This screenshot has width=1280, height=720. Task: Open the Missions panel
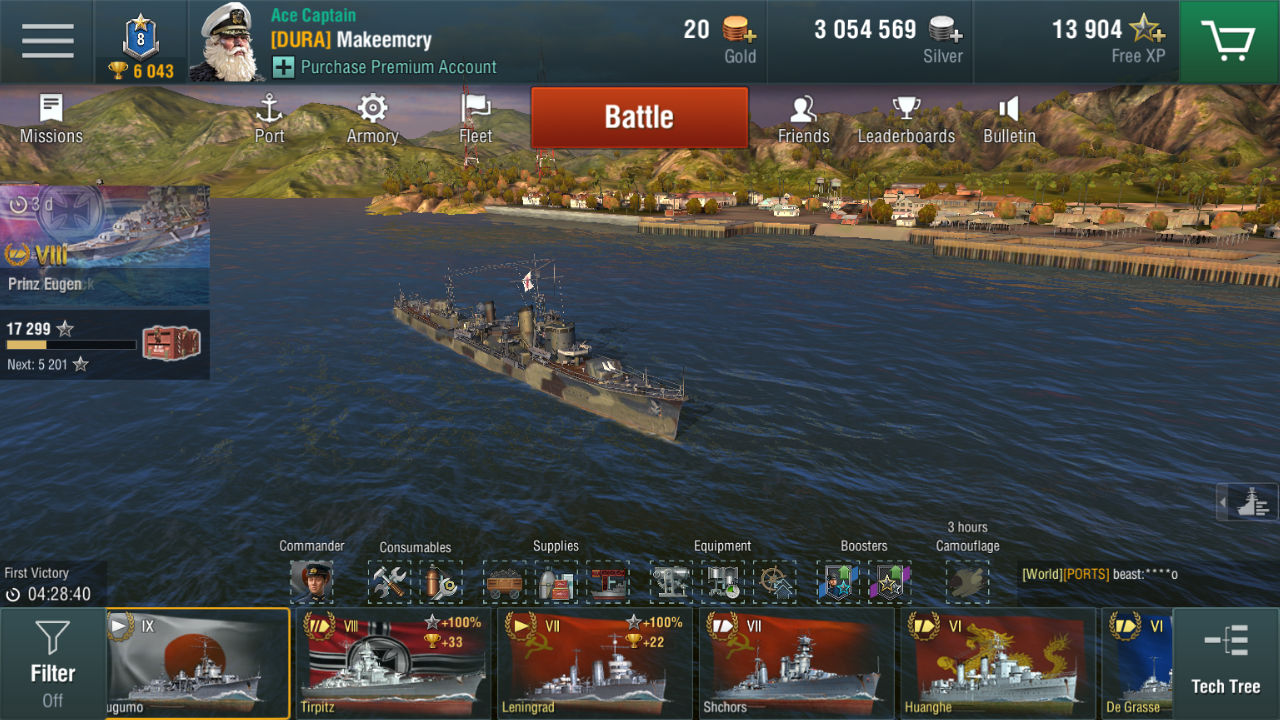point(51,119)
